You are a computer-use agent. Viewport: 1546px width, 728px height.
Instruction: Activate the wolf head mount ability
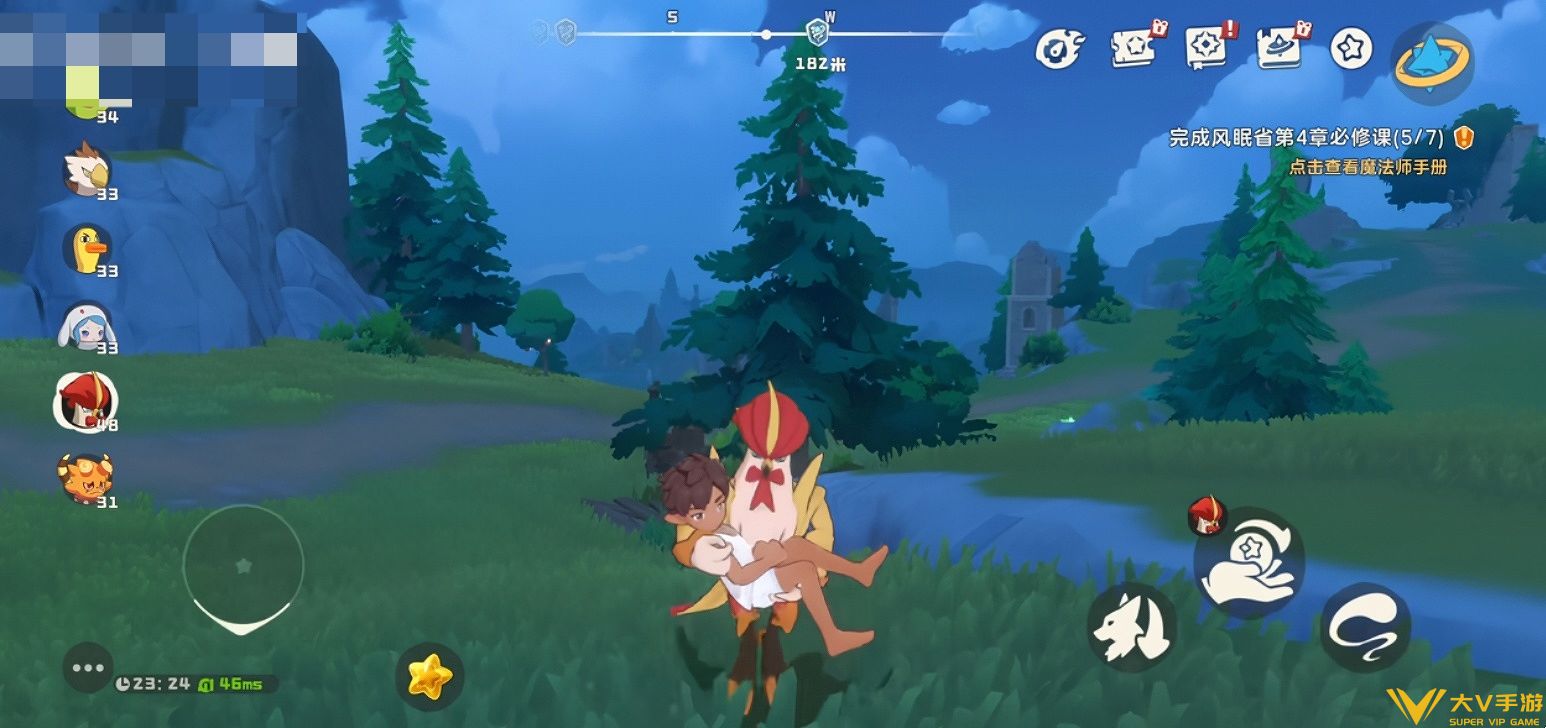[1131, 628]
